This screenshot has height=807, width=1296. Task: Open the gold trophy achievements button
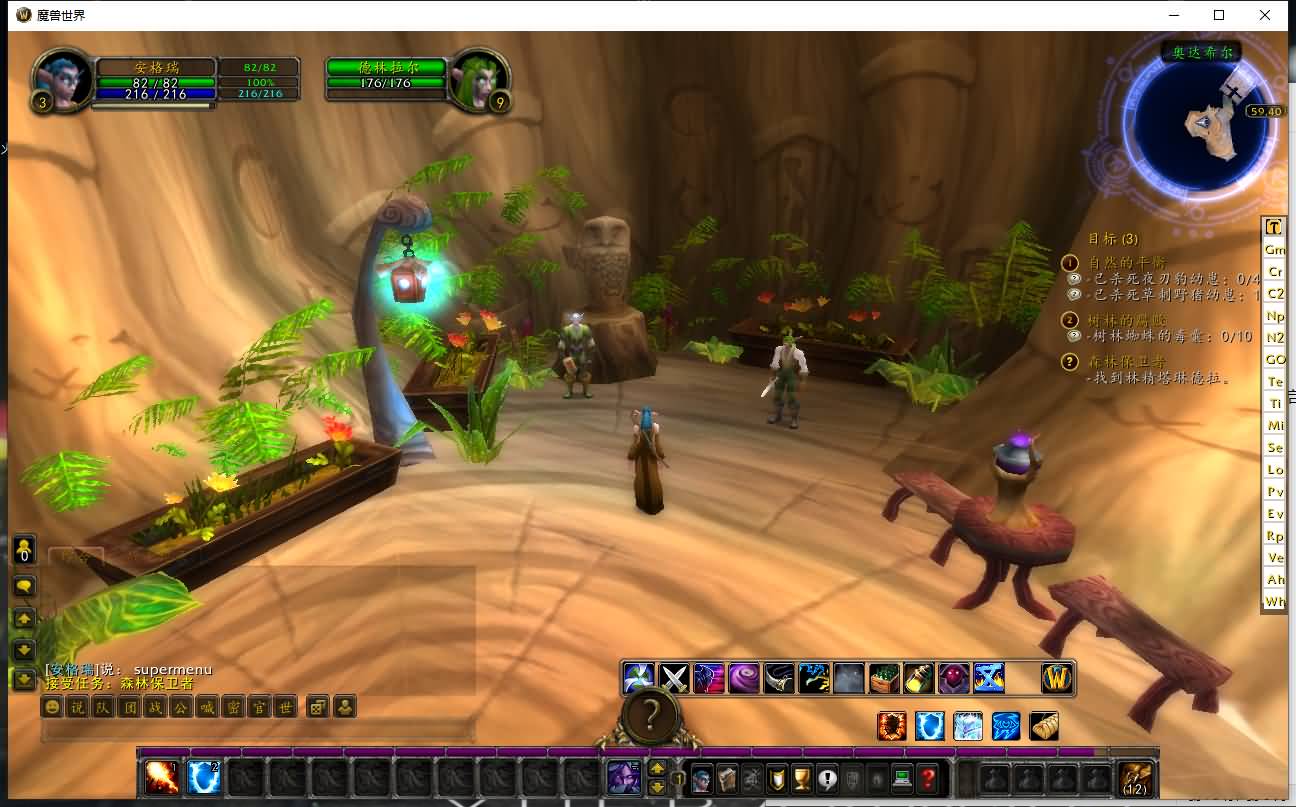point(802,778)
